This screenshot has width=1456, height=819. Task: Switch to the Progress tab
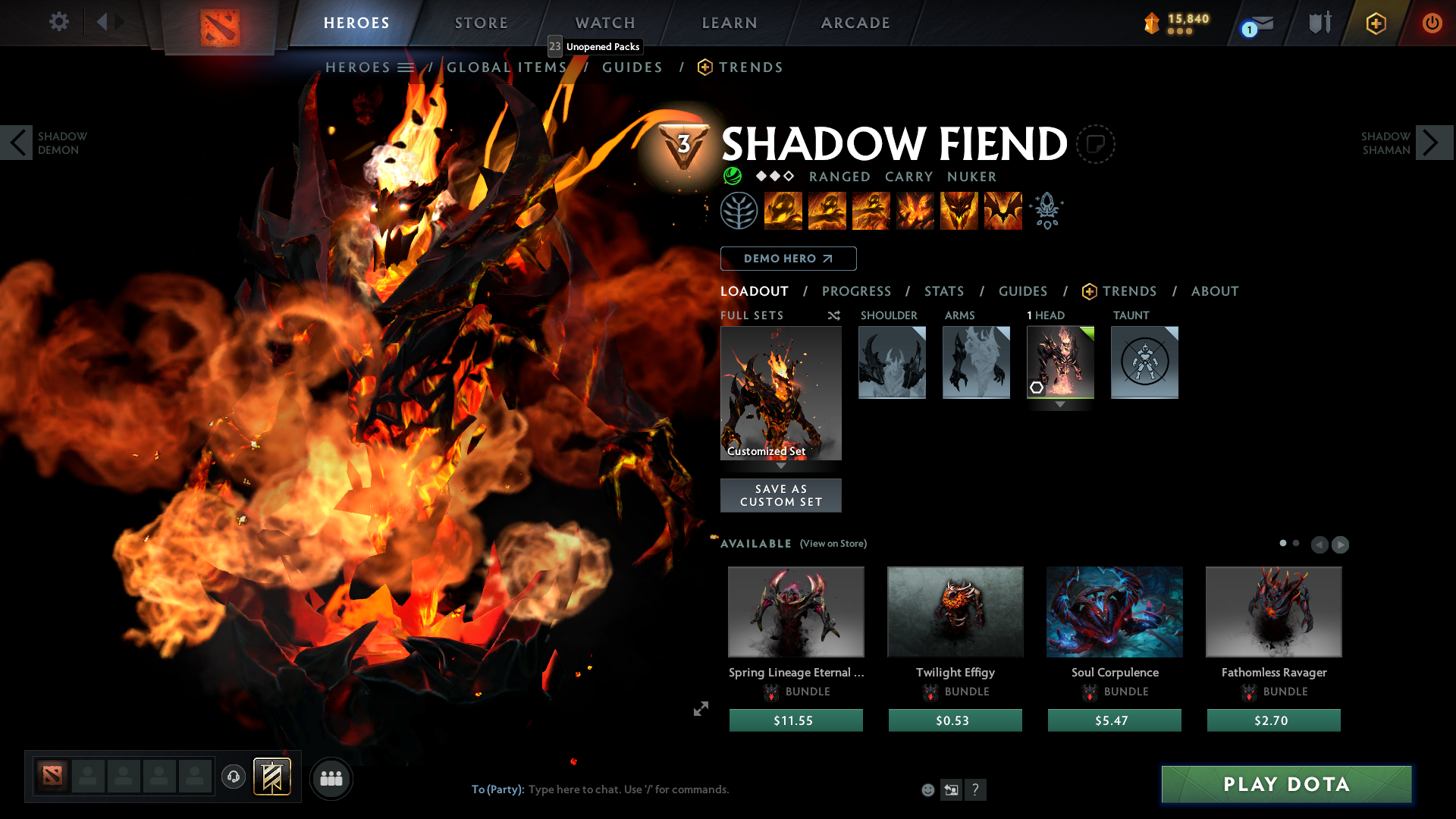click(857, 291)
